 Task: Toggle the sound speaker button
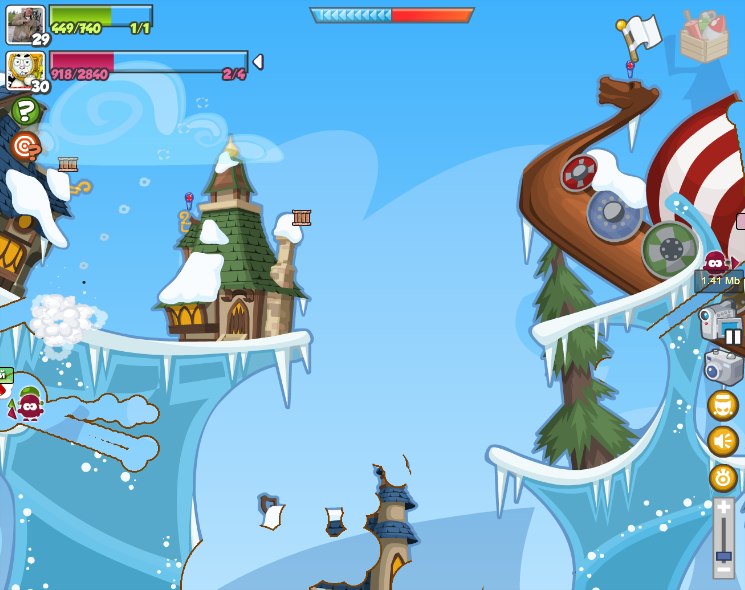point(723,441)
